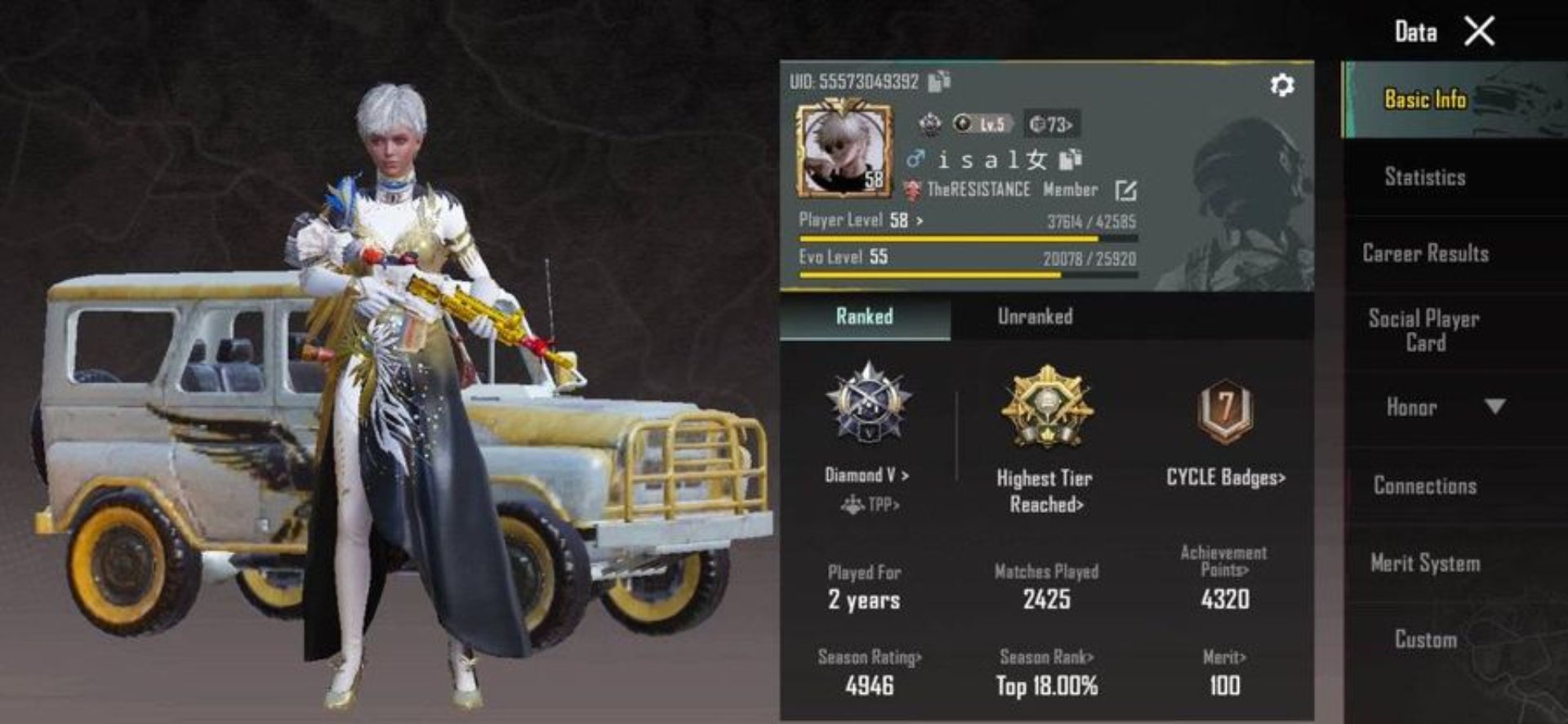Viewport: 1568px width, 724px height.
Task: Open Social Player Card
Action: point(1425,330)
